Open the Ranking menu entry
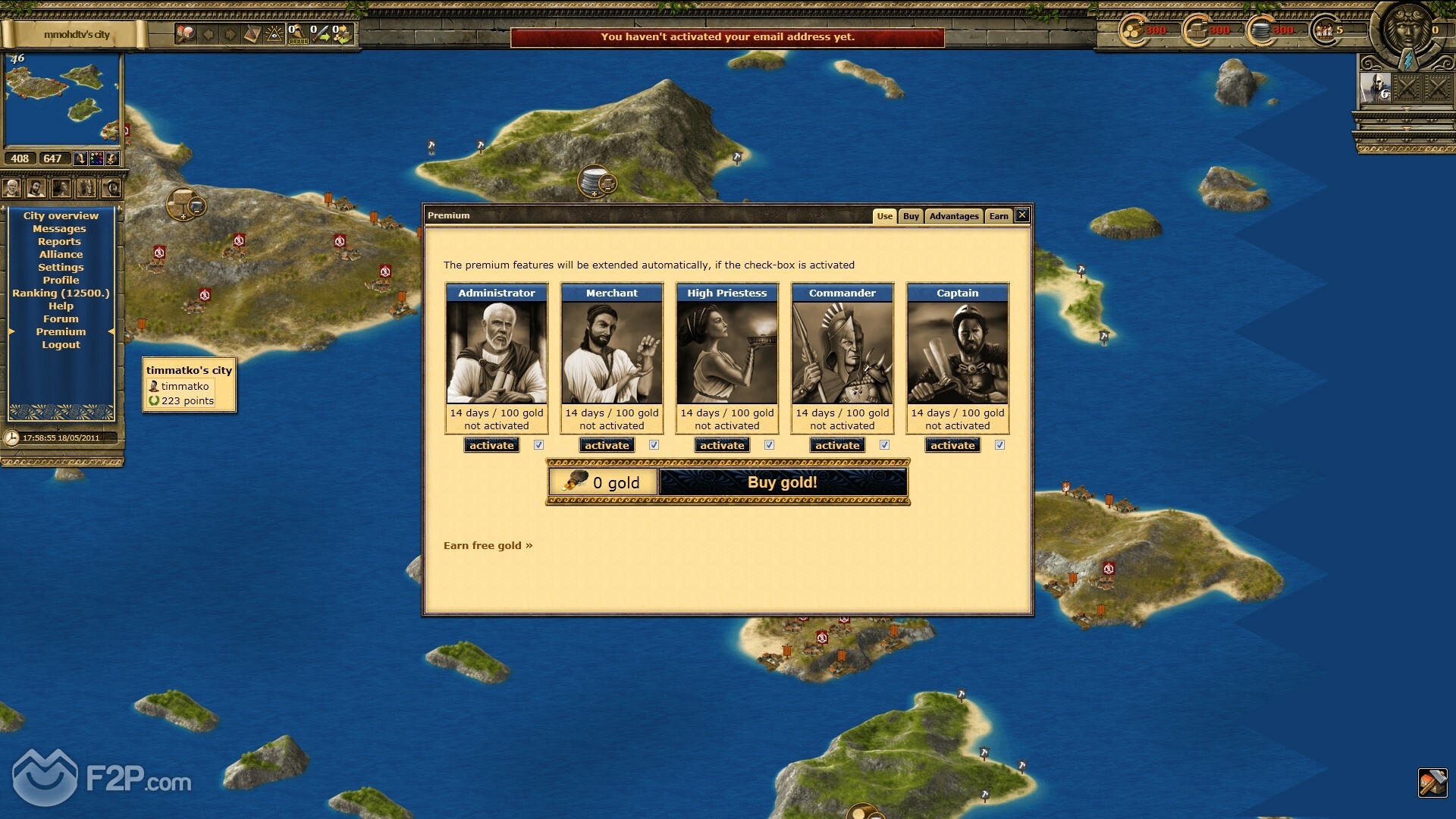The image size is (1456, 819). (61, 293)
